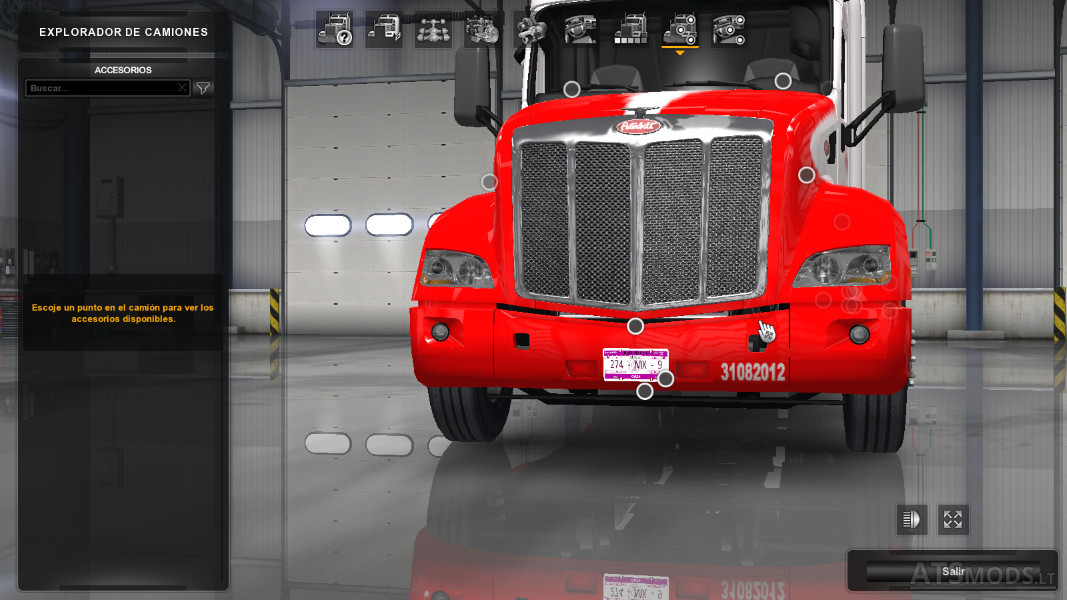
Task: Open the engine category tab
Action: coord(483,30)
